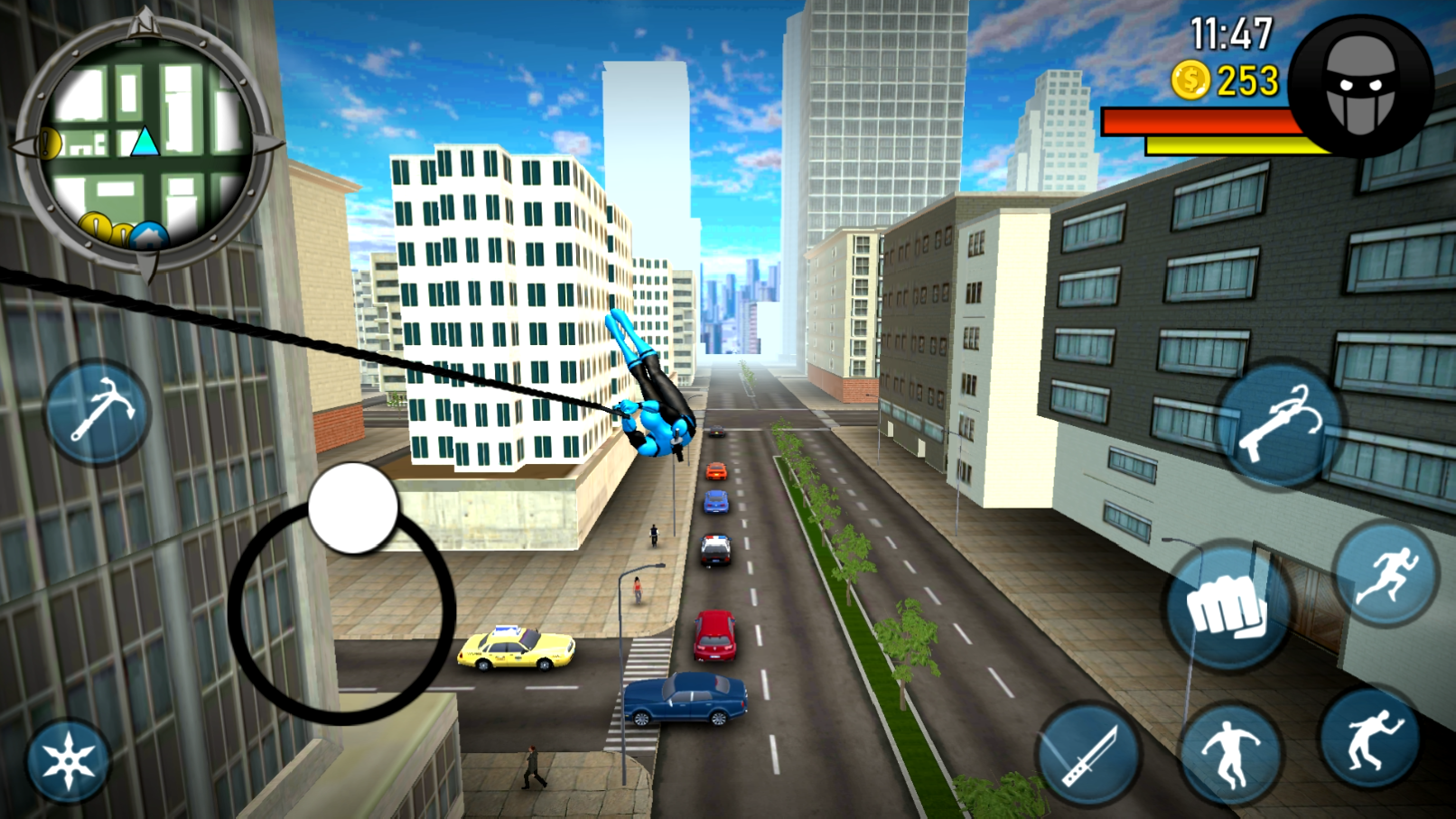Activate the shuriken throwing weapon icon

click(69, 759)
